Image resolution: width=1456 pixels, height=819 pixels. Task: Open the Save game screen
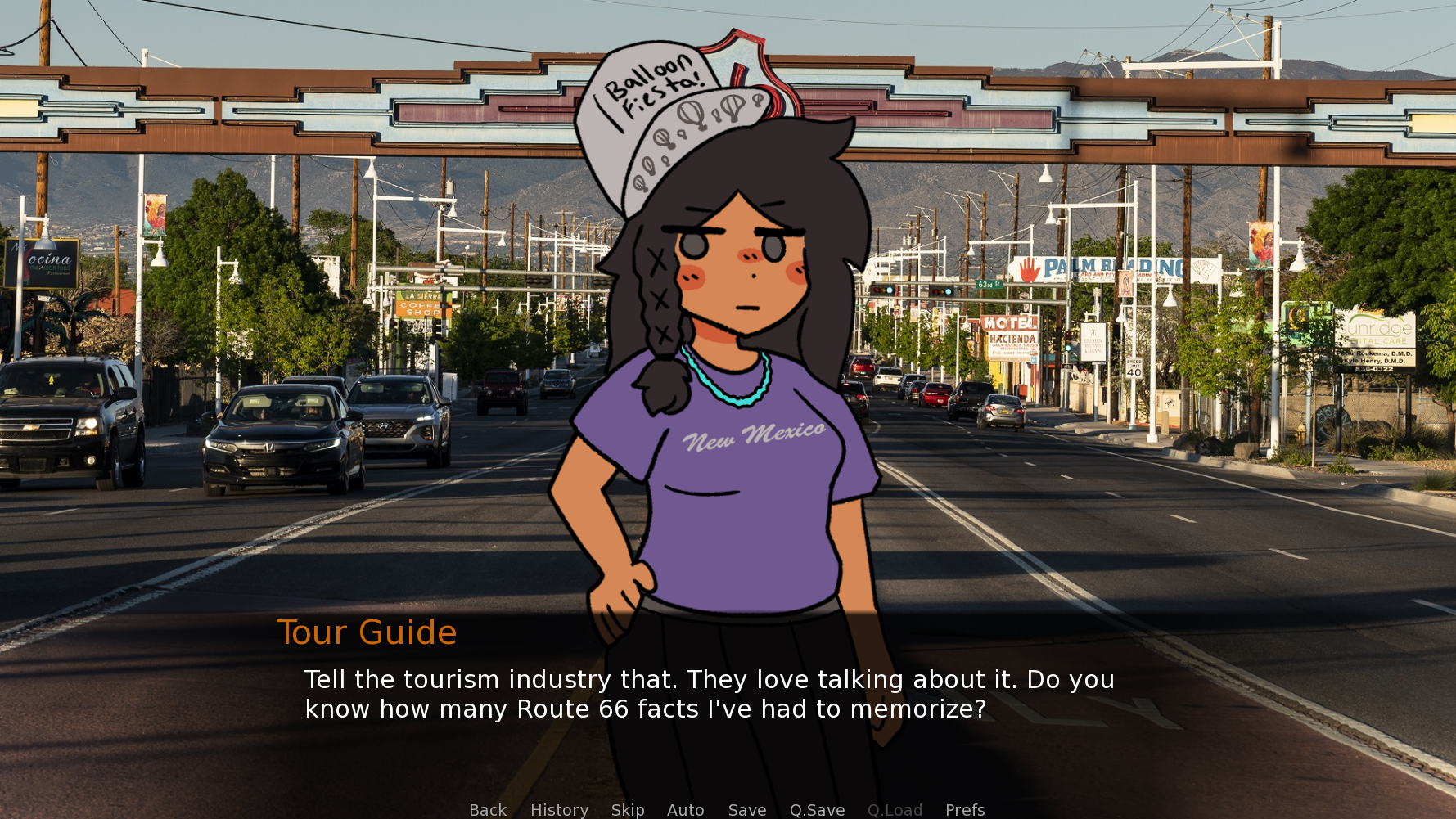click(747, 809)
